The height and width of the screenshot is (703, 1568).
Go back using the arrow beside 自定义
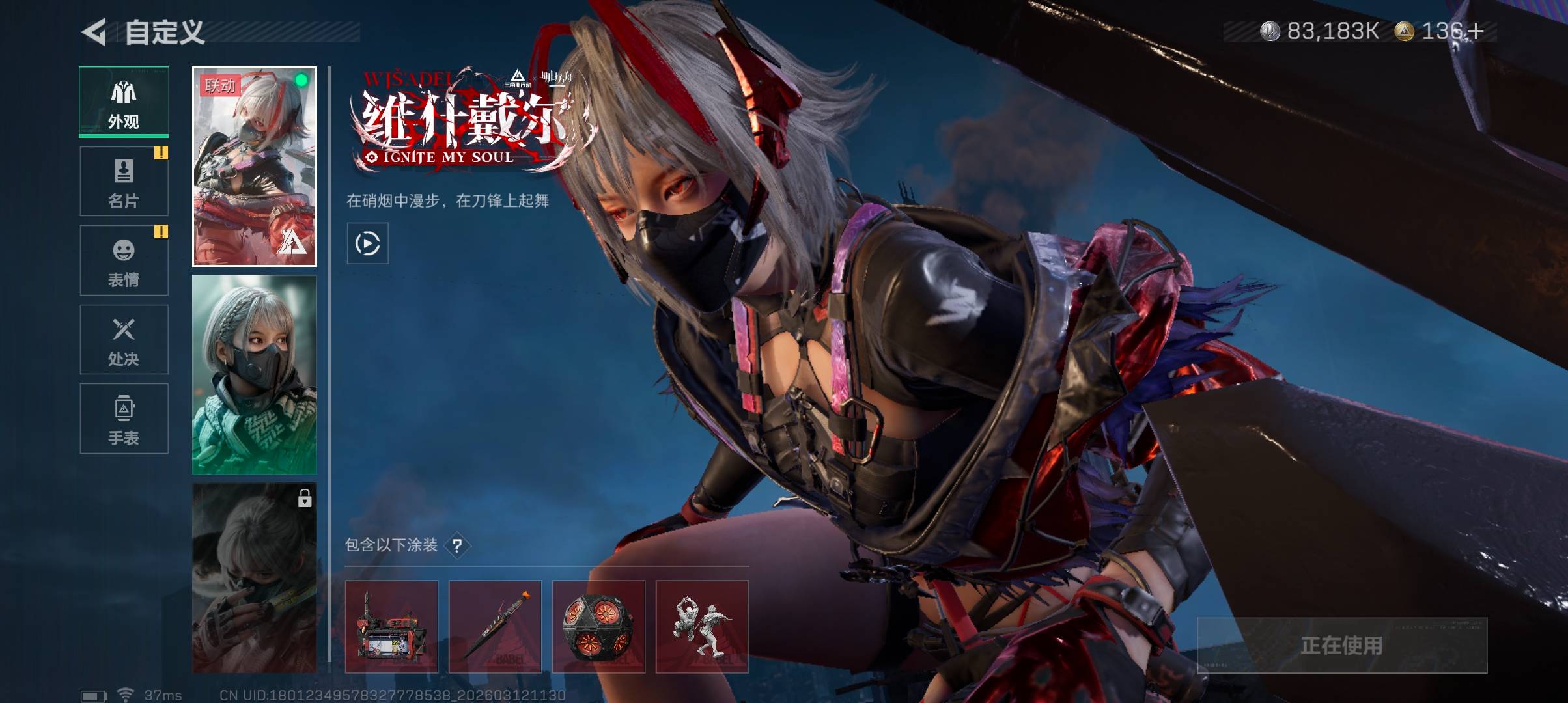point(94,32)
